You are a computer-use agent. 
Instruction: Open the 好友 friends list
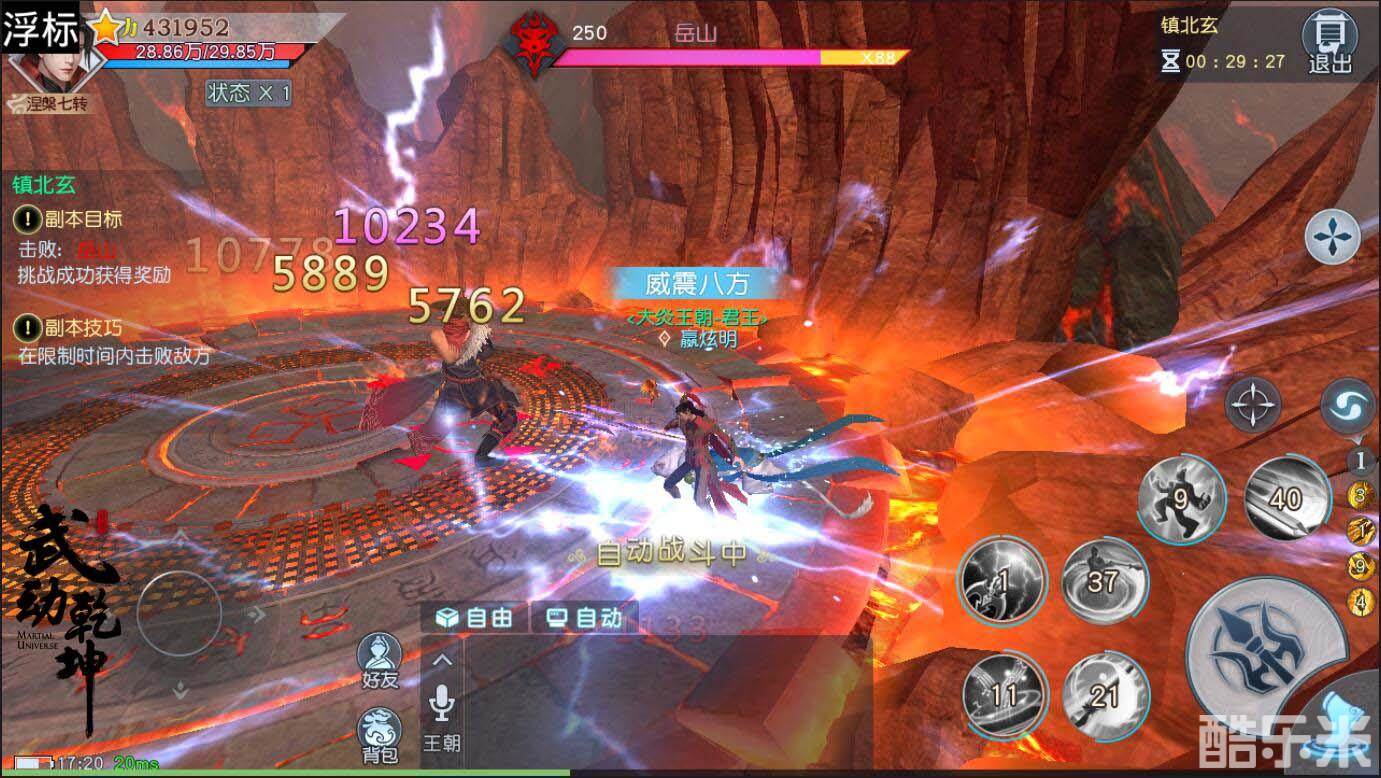pyautogui.click(x=380, y=660)
